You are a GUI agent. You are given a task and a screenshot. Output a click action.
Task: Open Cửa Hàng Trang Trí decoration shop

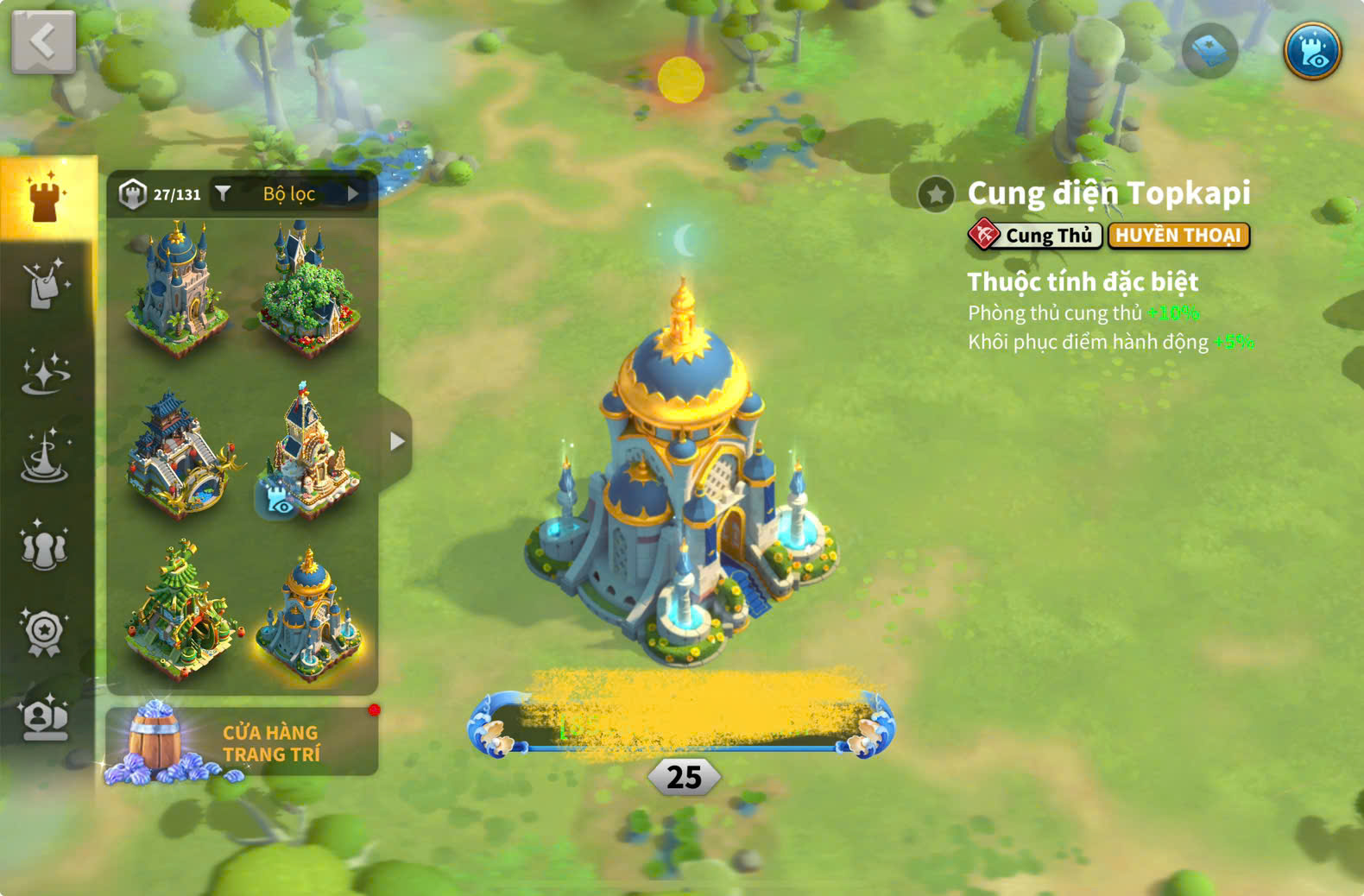coord(242,742)
